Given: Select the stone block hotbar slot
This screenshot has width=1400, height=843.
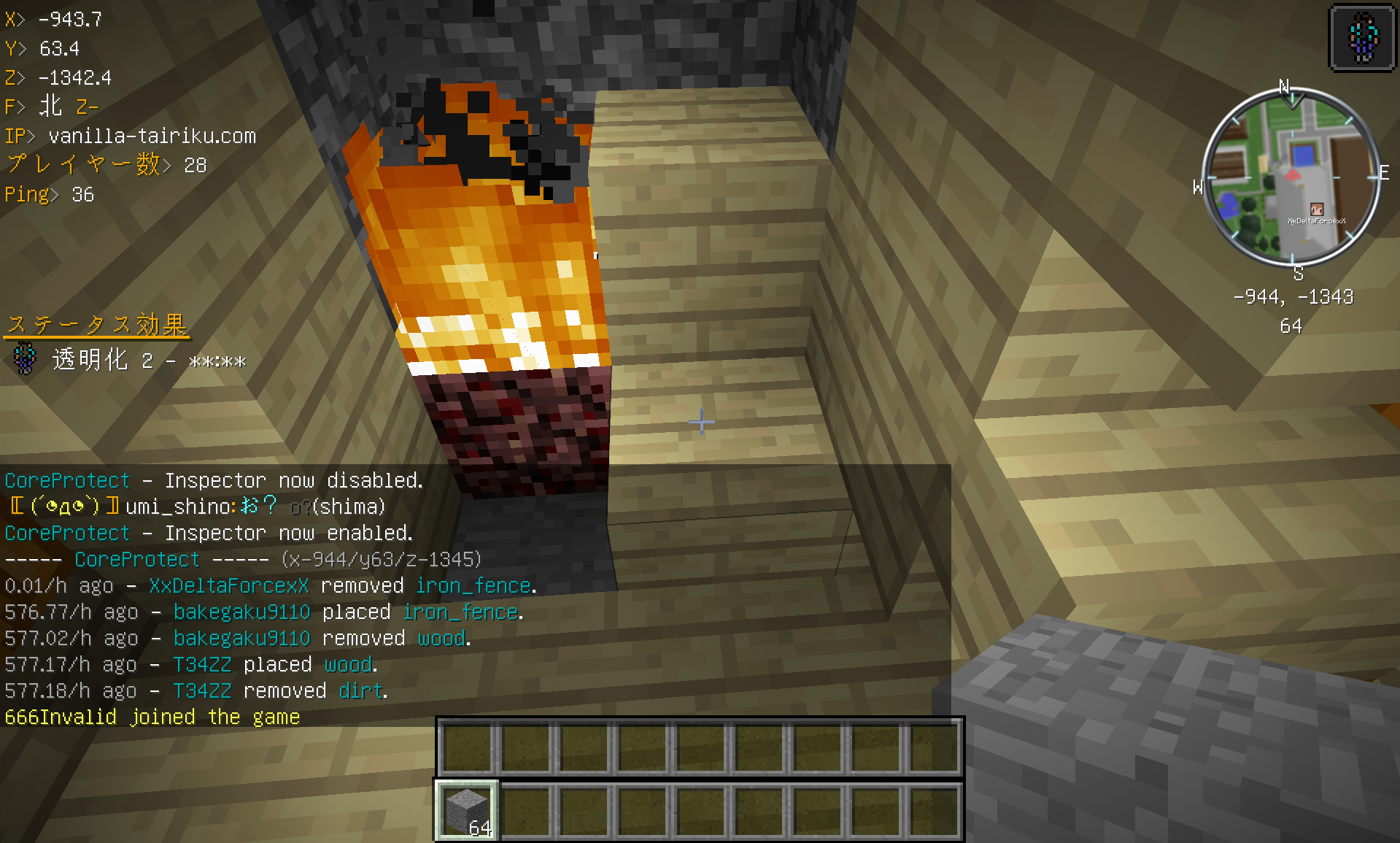Looking at the screenshot, I should (468, 810).
